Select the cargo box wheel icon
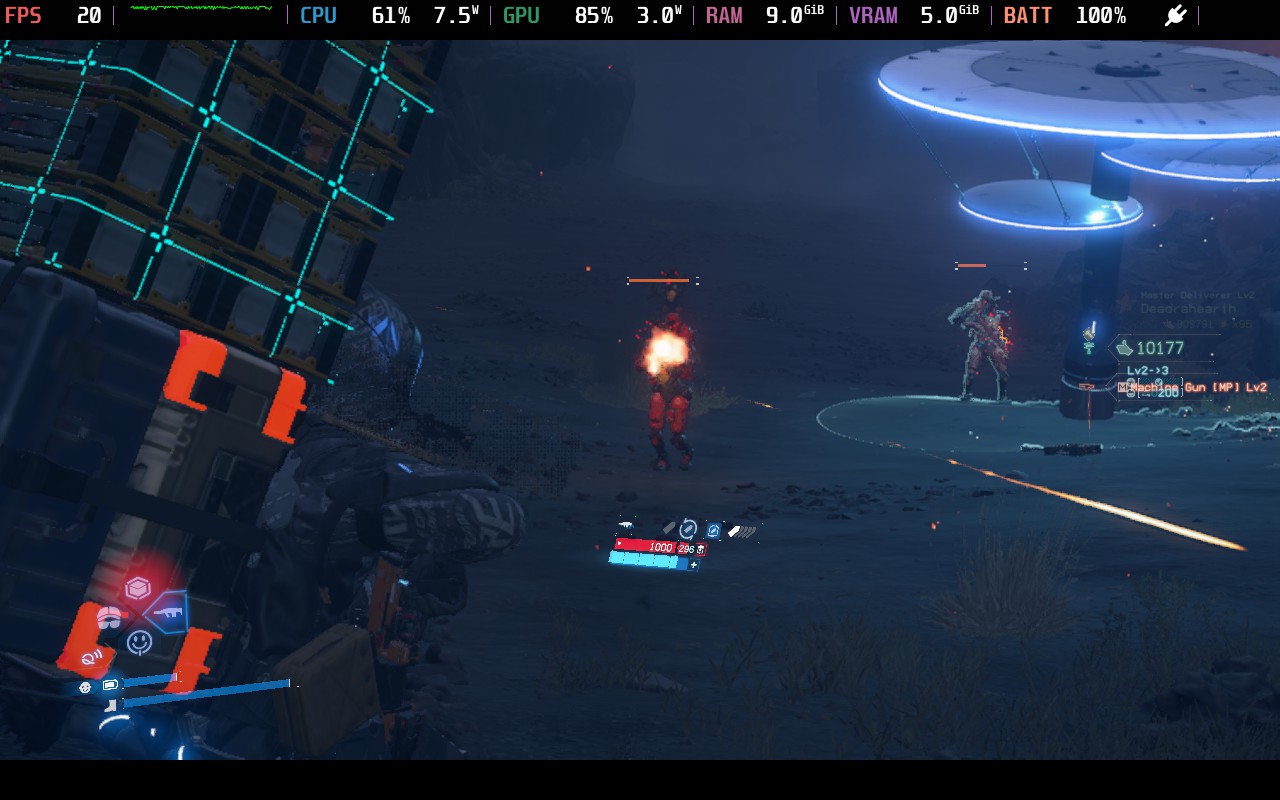 [137, 588]
